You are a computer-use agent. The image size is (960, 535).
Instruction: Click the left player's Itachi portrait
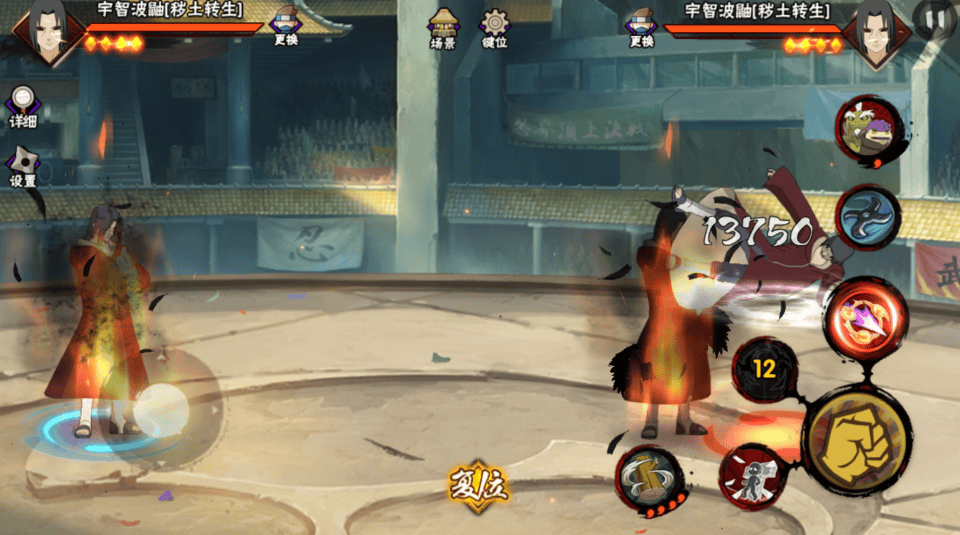point(40,32)
